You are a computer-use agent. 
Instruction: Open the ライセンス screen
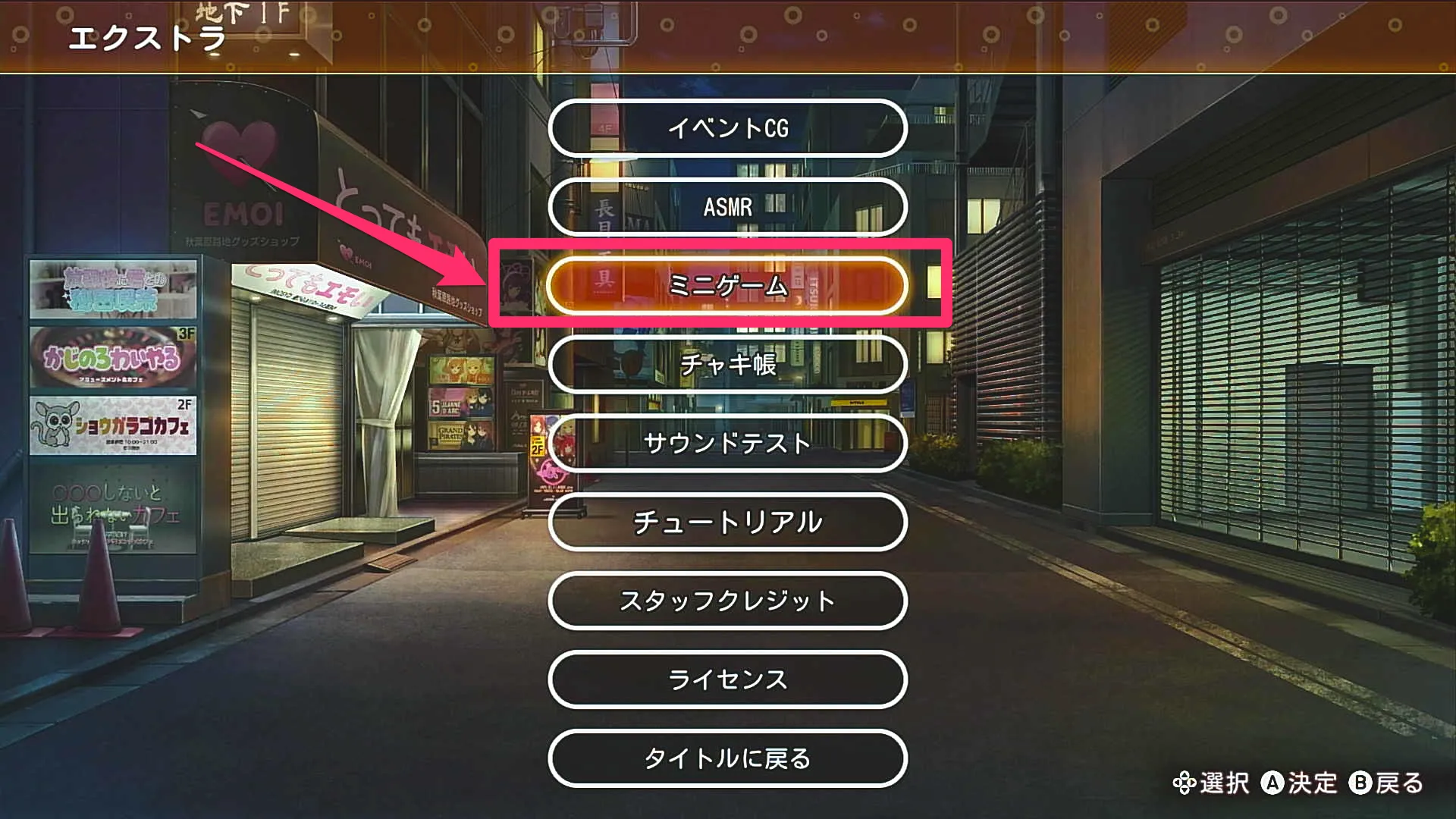tap(726, 680)
